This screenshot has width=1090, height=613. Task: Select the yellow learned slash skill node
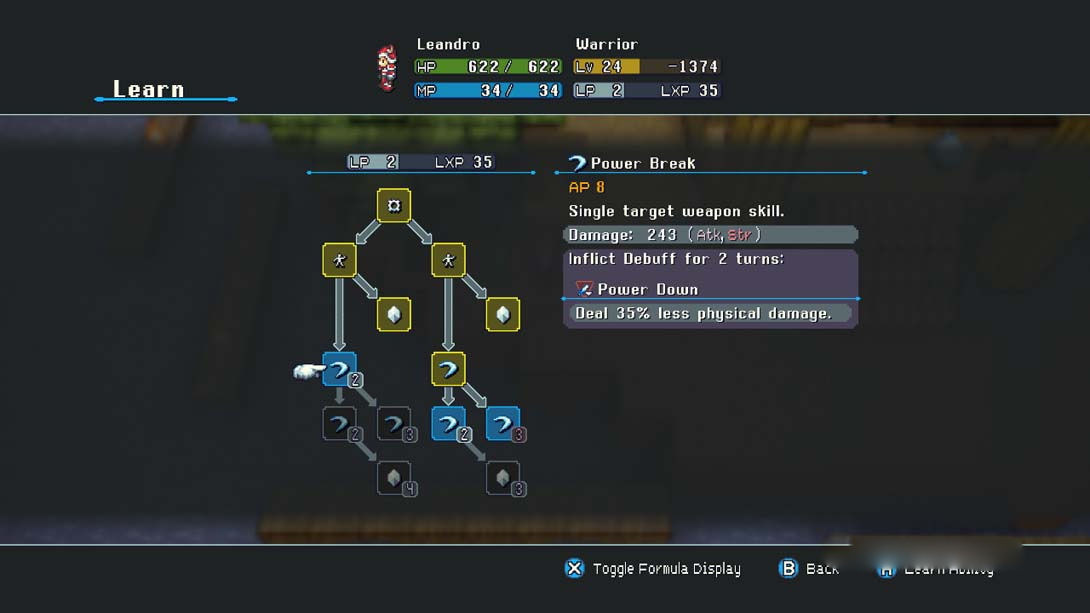click(x=448, y=369)
